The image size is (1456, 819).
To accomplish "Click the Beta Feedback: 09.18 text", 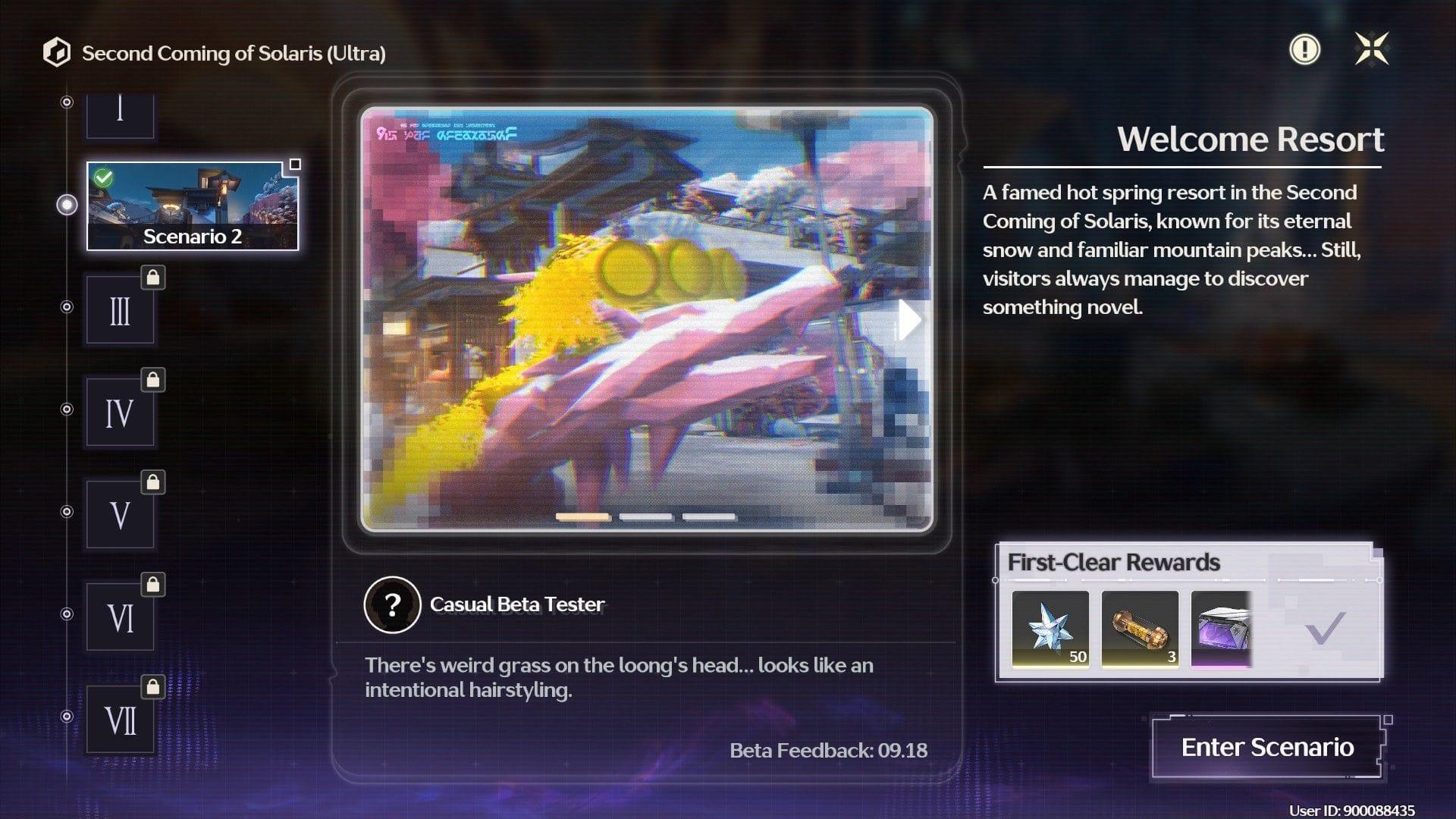I will (x=828, y=751).
